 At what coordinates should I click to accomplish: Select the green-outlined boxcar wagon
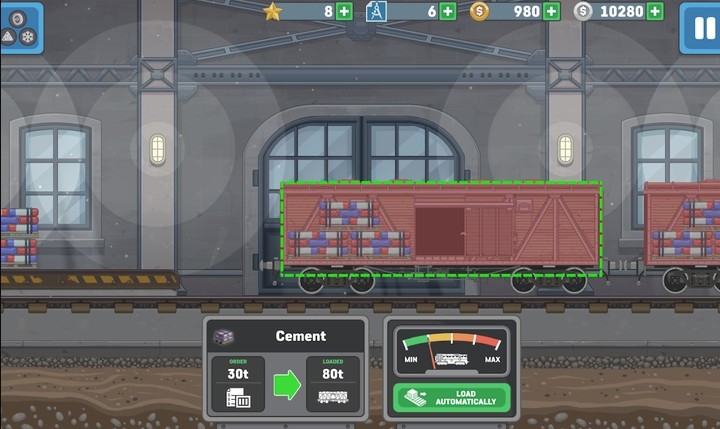click(440, 229)
